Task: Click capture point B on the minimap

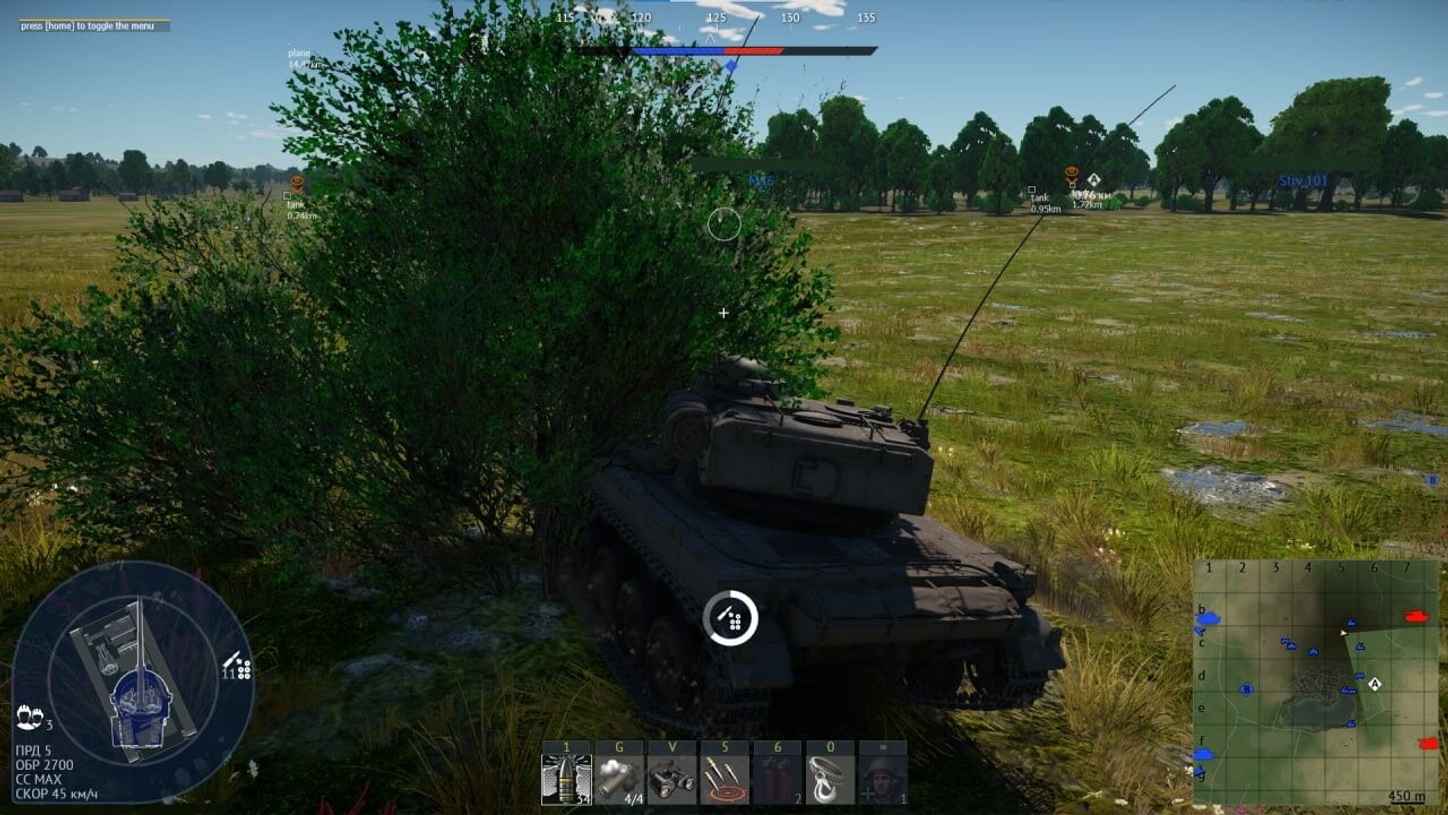Action: [1248, 688]
